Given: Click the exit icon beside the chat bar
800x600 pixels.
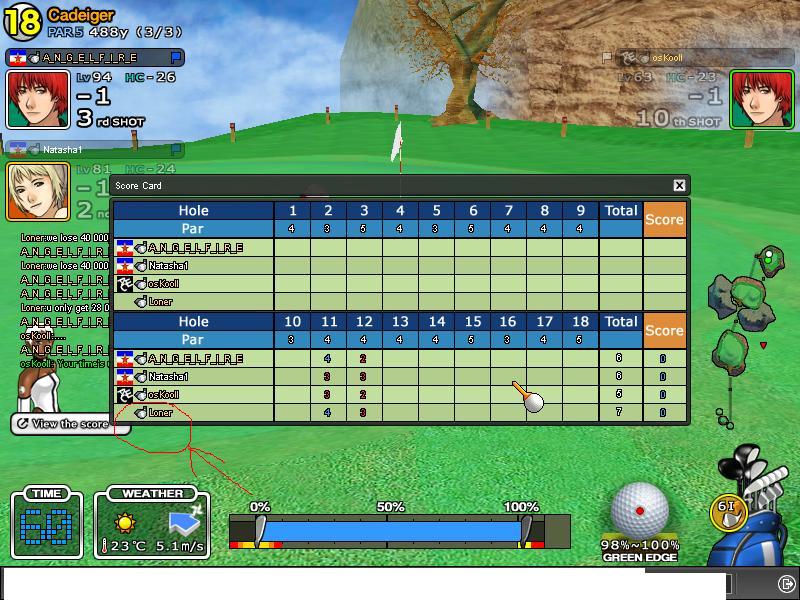Looking at the screenshot, I should [x=786, y=582].
